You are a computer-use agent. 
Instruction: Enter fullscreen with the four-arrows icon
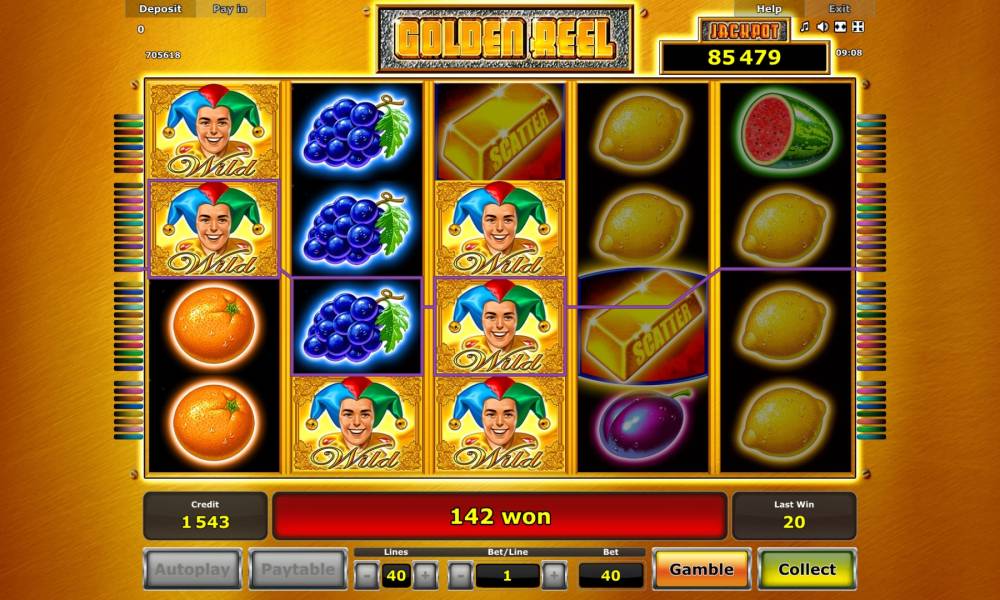pyautogui.click(x=858, y=27)
